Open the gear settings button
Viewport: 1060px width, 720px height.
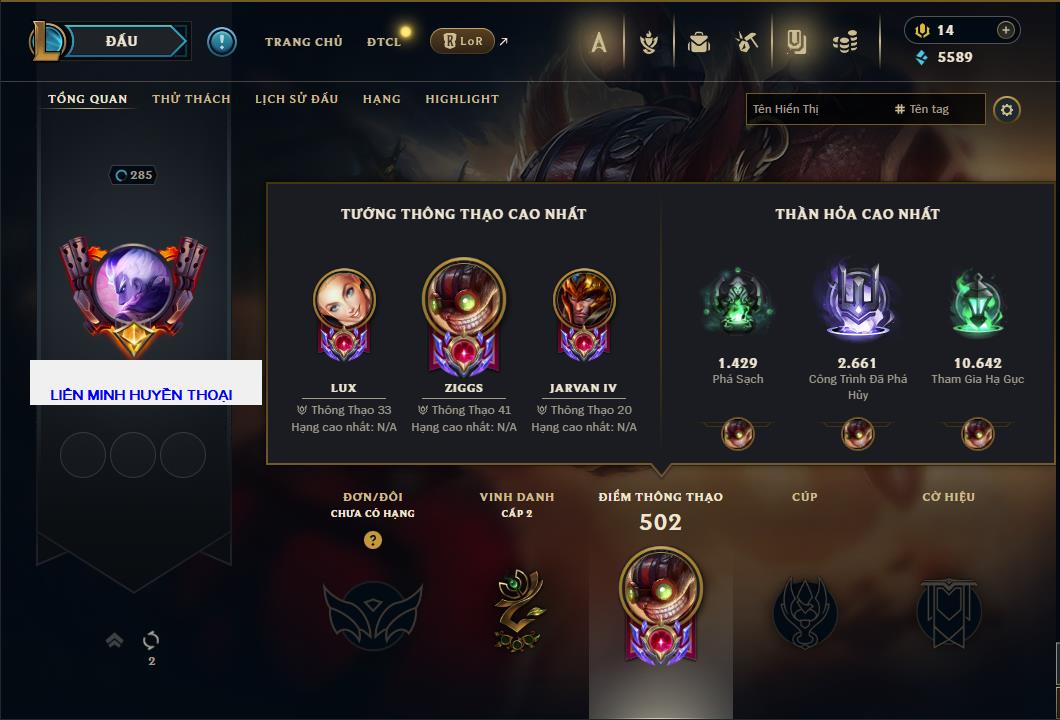tap(1007, 109)
